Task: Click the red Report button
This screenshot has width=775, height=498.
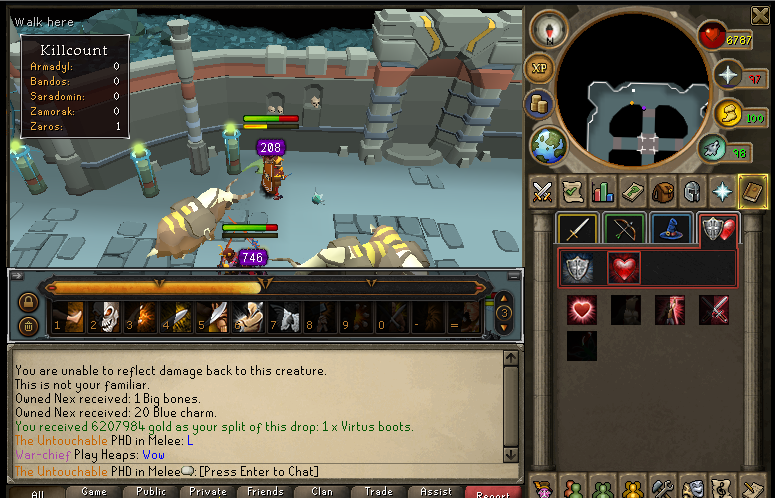Action: click(493, 491)
